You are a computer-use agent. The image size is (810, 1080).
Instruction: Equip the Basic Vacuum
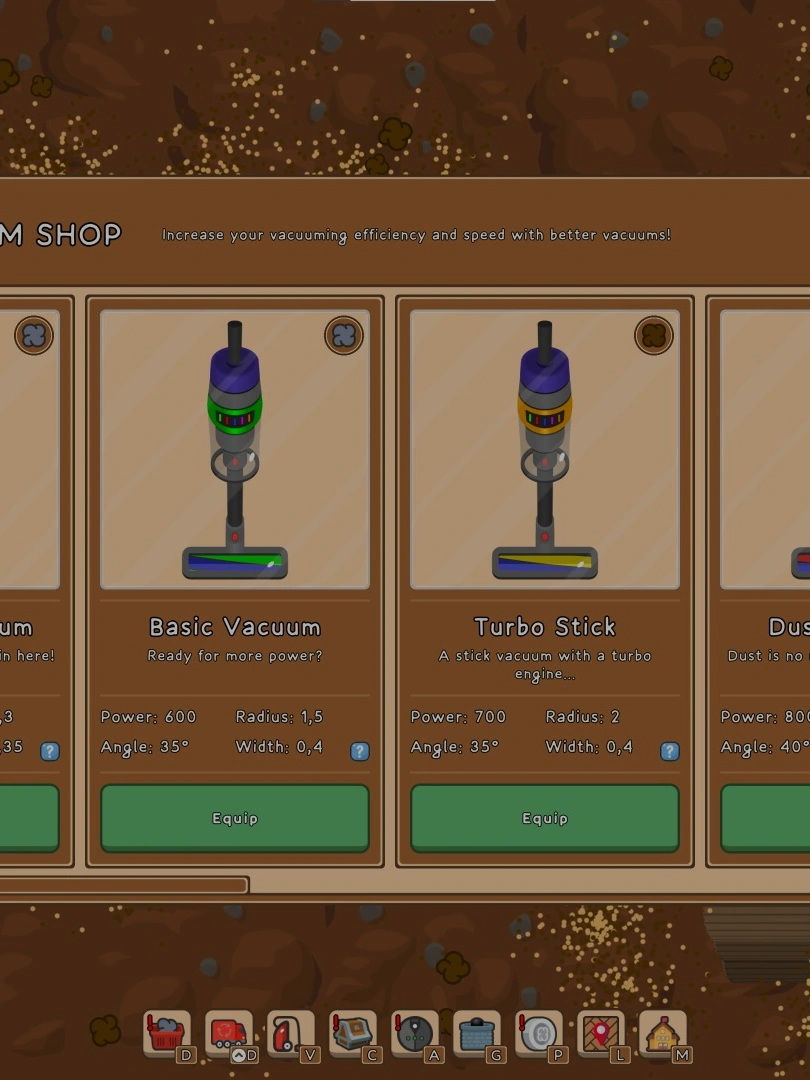coord(235,818)
